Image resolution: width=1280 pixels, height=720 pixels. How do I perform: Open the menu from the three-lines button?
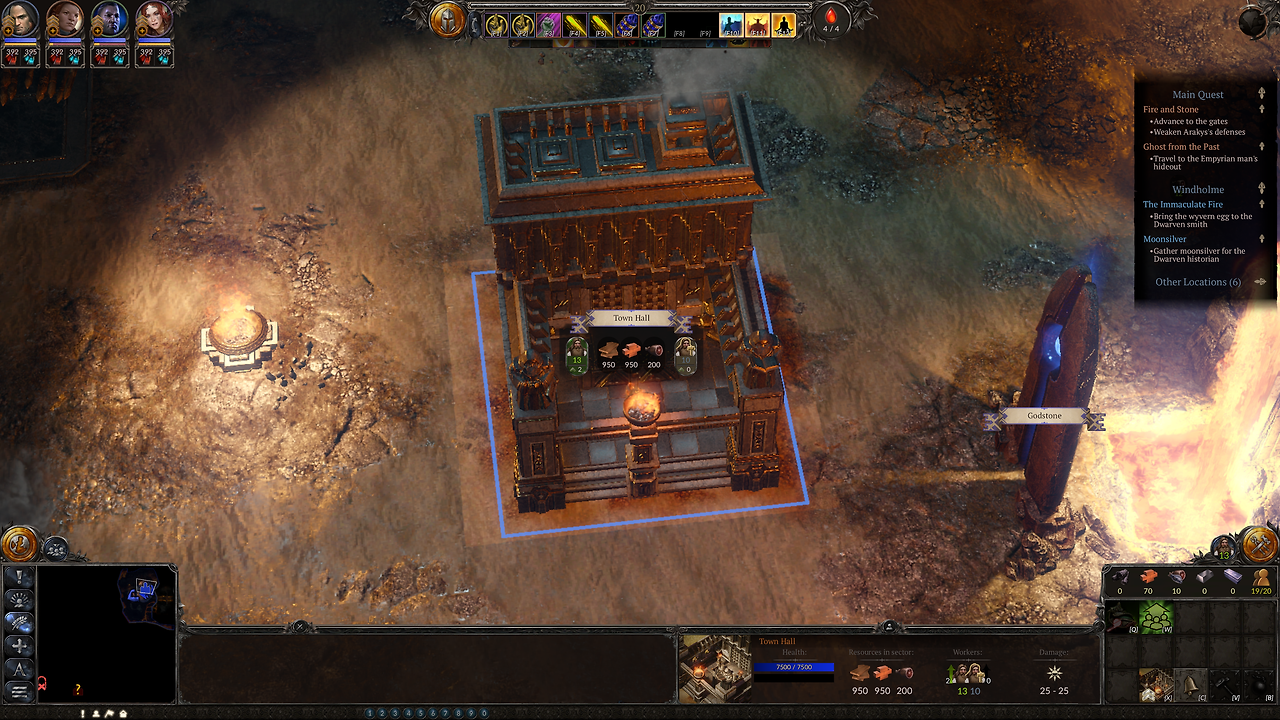pyautogui.click(x=20, y=691)
